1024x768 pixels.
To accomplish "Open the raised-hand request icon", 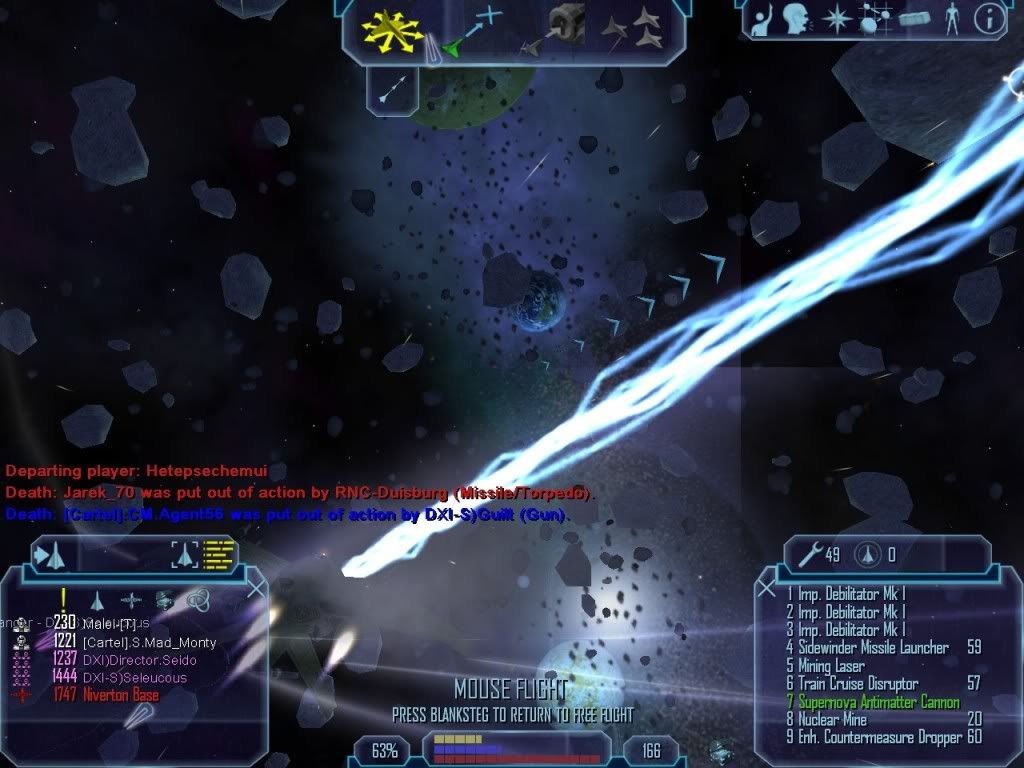I will (x=762, y=18).
